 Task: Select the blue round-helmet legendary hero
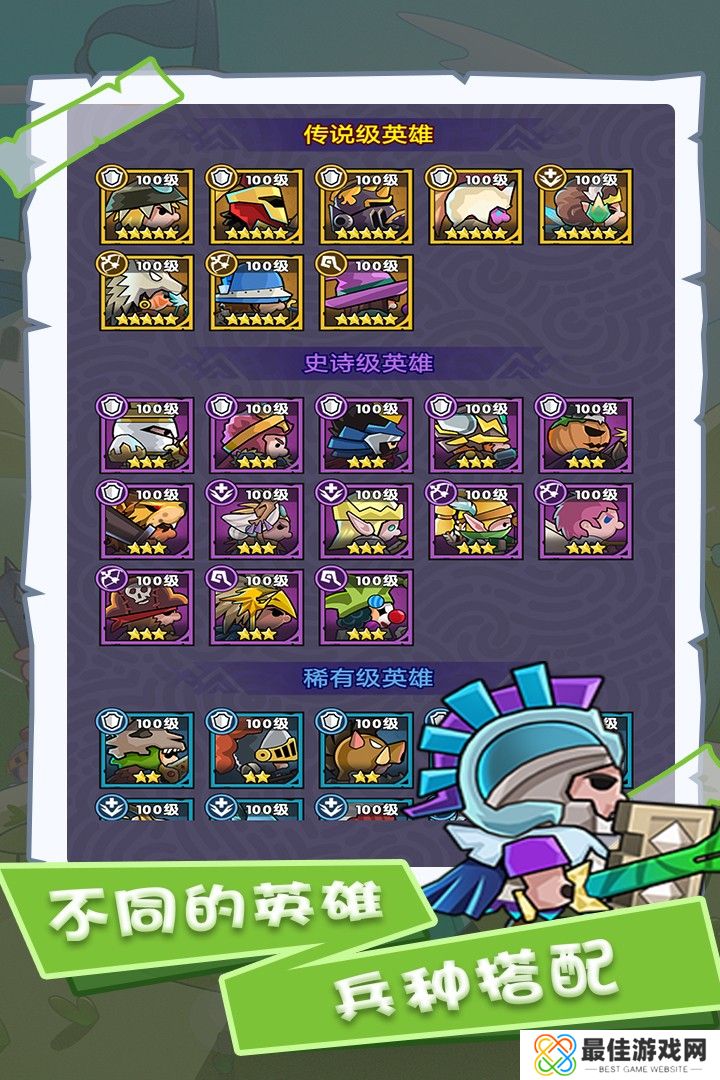click(256, 292)
